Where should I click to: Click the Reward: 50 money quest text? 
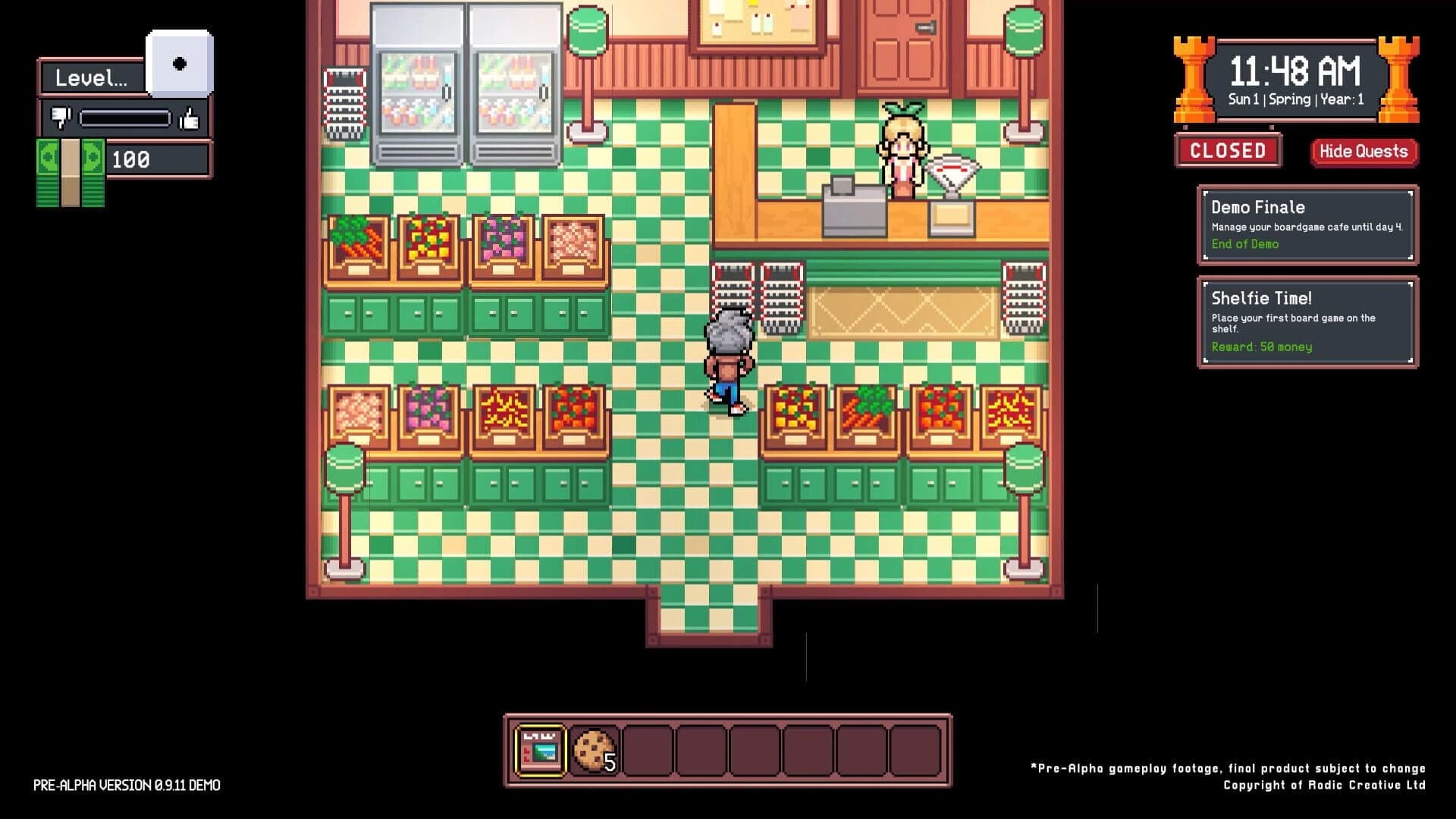tap(1262, 347)
